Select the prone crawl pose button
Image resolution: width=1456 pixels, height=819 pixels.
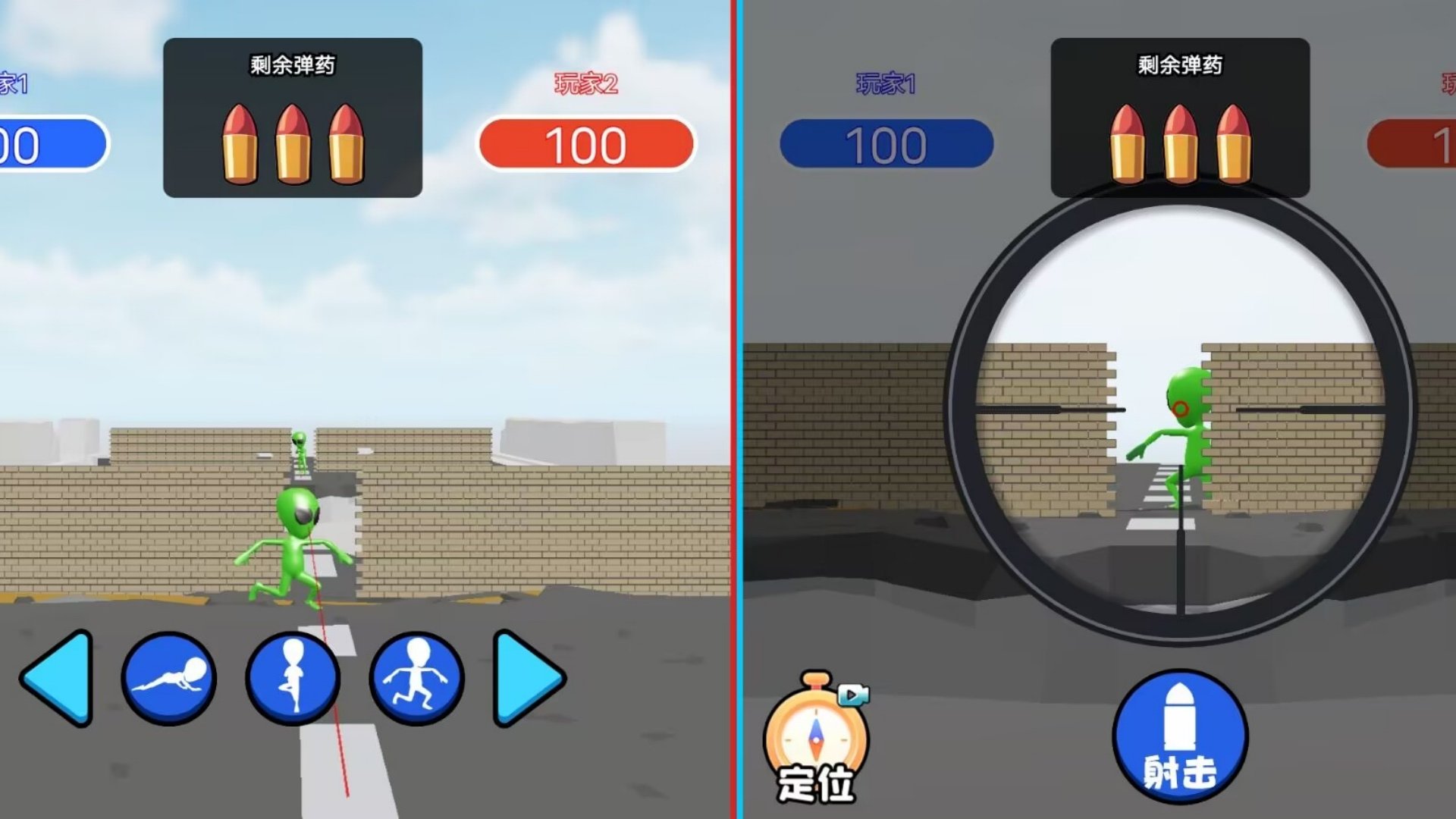coord(169,677)
